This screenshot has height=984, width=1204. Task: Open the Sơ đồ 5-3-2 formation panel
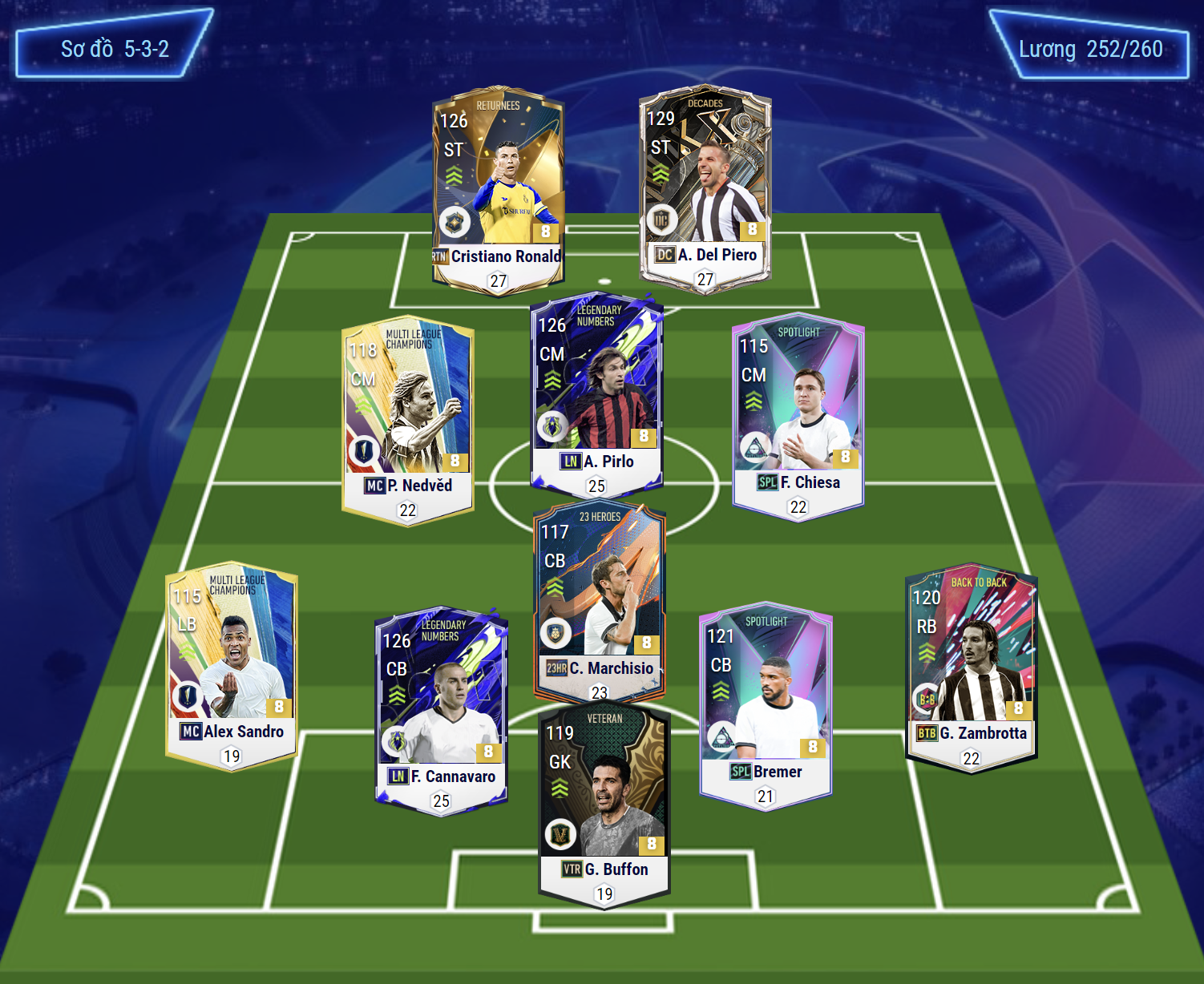115,48
